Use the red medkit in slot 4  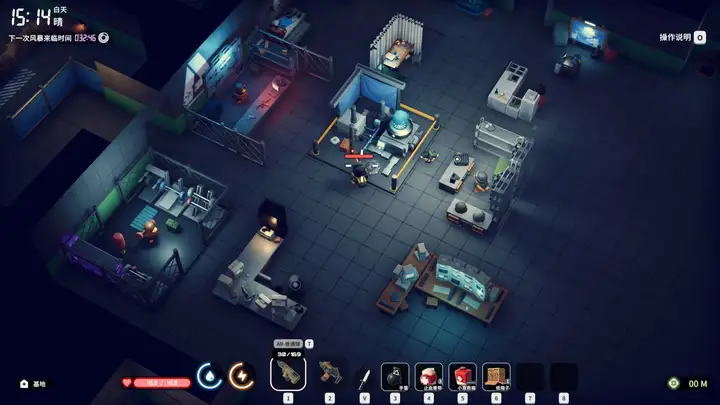tap(429, 376)
